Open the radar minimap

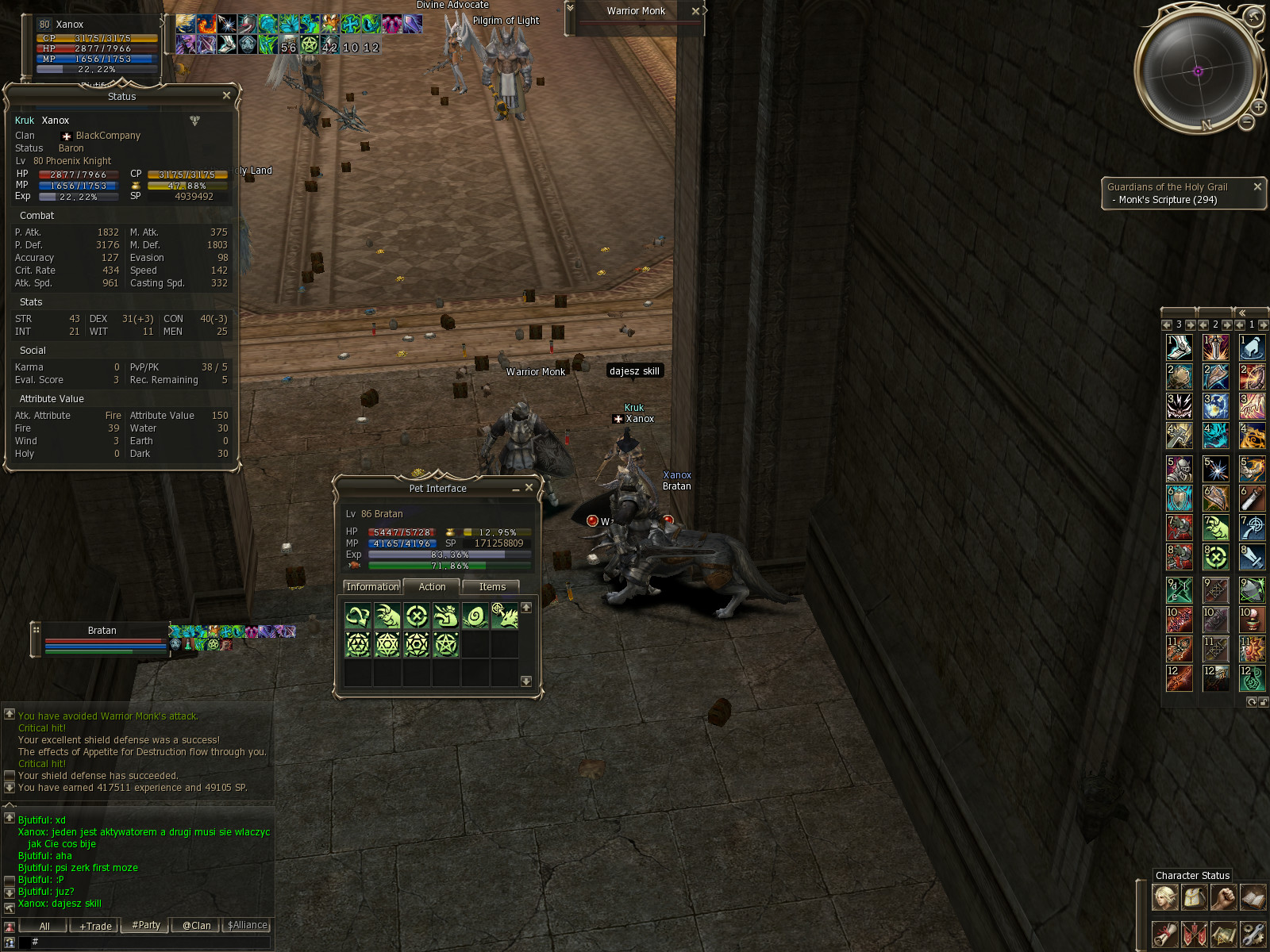[x=1198, y=71]
